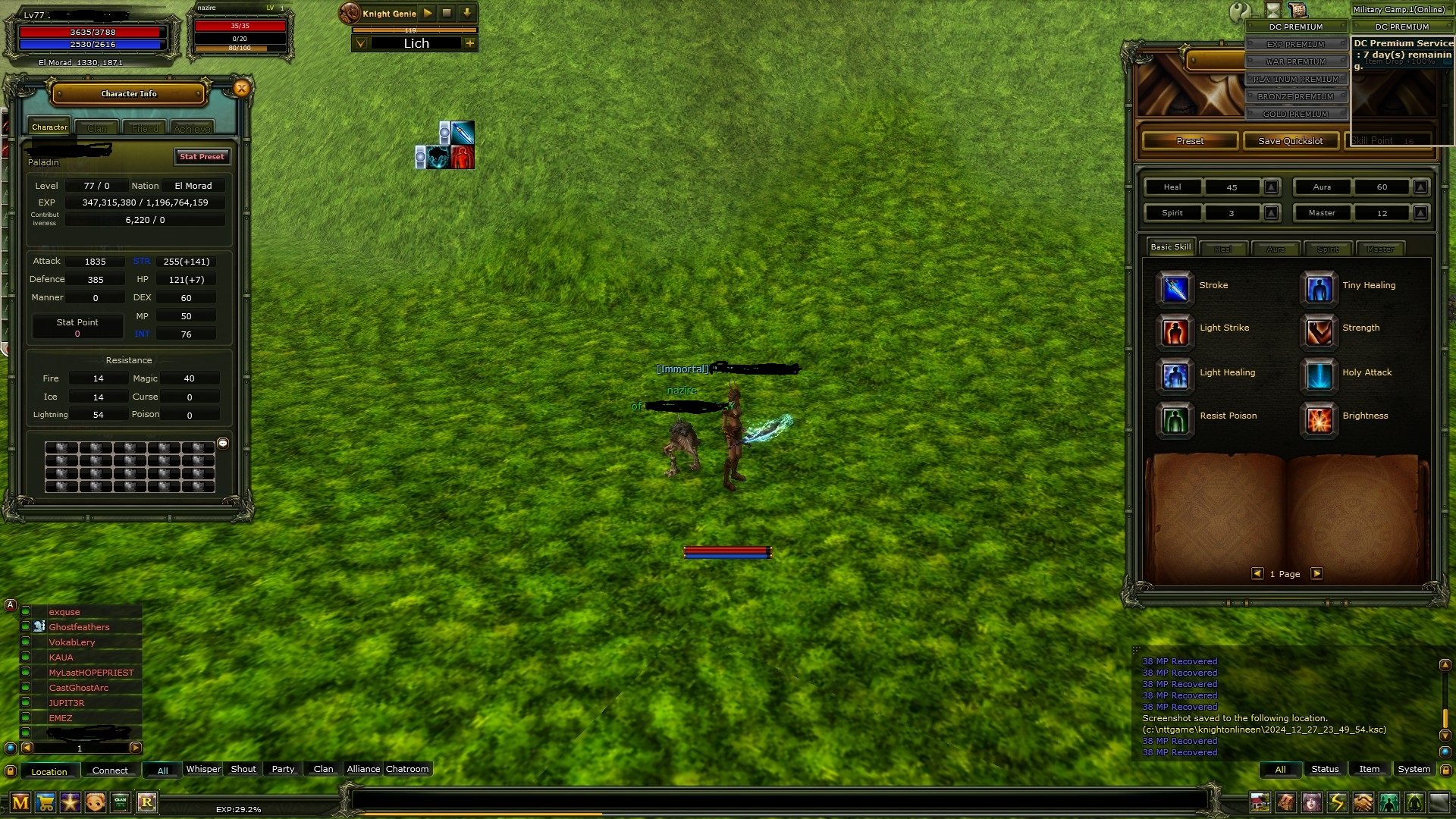Toggle the green checkmark beside the Lich target
1456x819 pixels.
(360, 43)
